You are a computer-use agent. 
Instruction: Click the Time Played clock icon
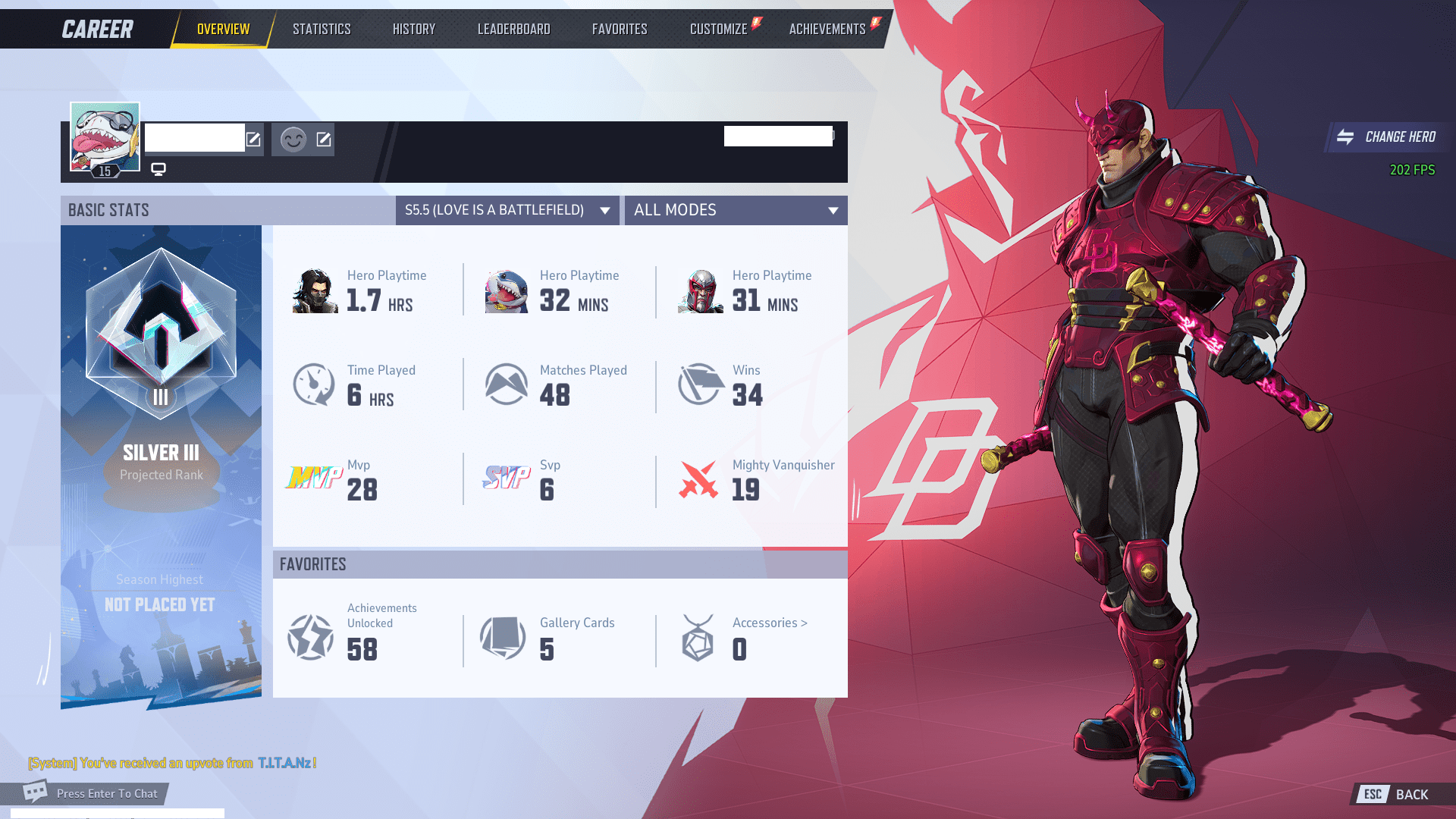[313, 384]
